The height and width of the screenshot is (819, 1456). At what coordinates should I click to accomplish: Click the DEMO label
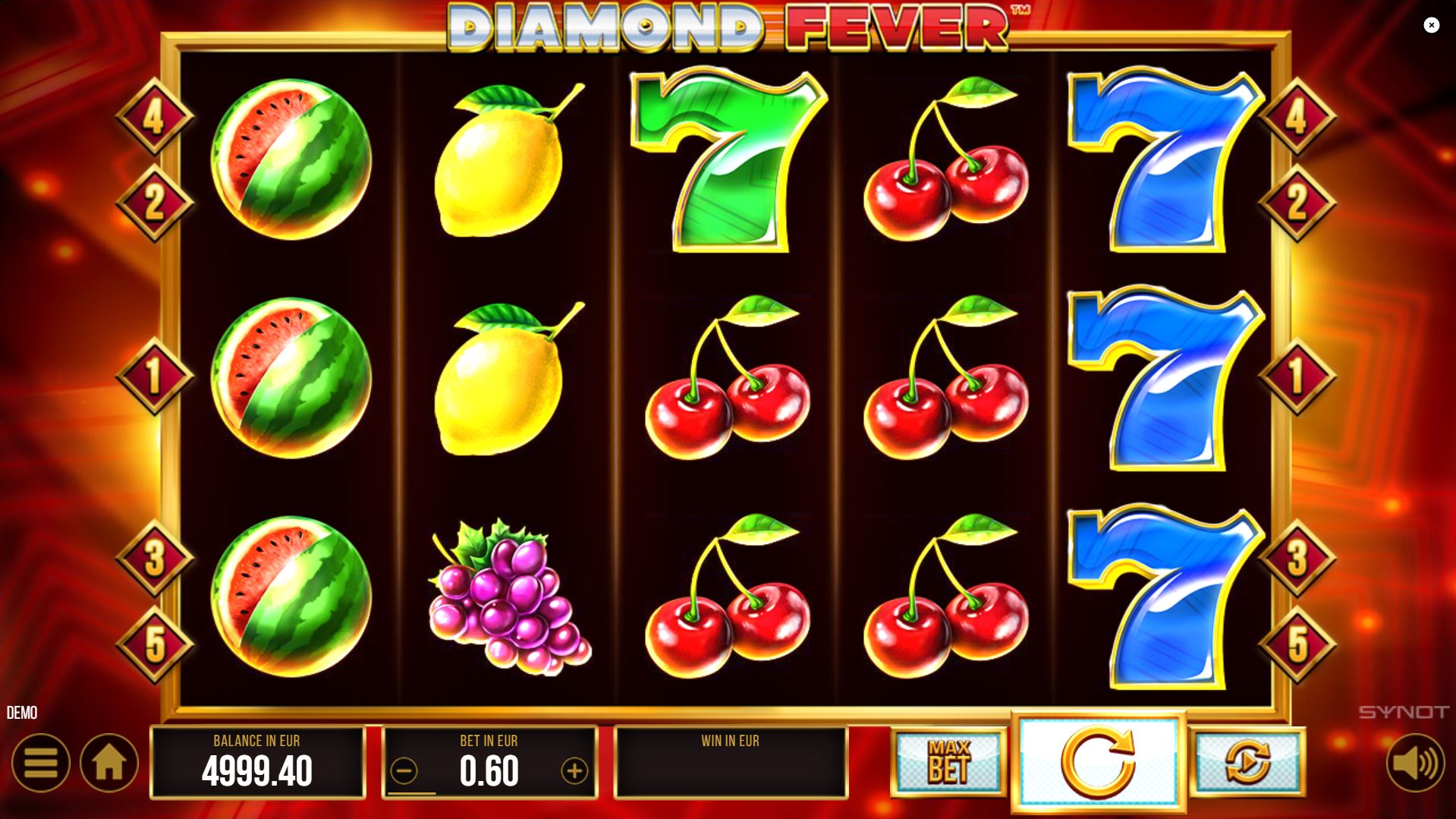pos(22,712)
